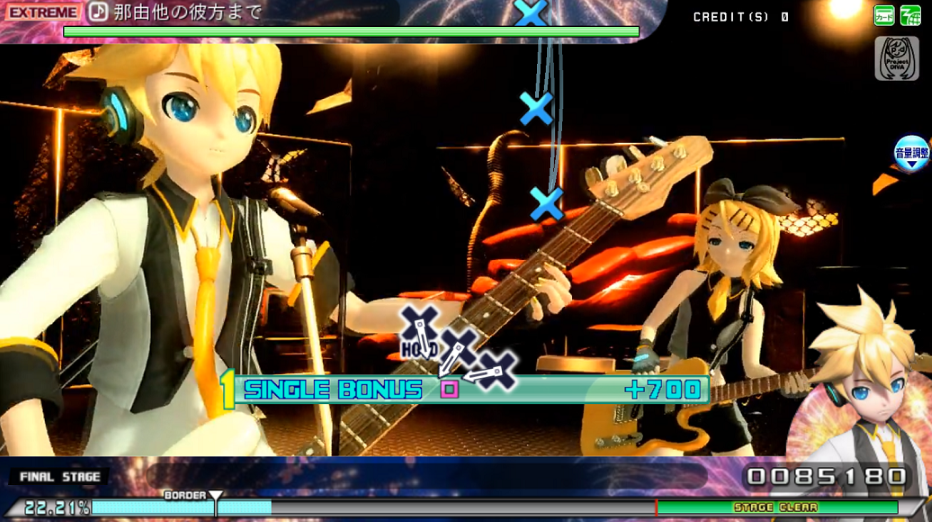Image resolution: width=932 pixels, height=522 pixels.
Task: Open the 音量調整 volume adjustment button
Action: pos(911,154)
